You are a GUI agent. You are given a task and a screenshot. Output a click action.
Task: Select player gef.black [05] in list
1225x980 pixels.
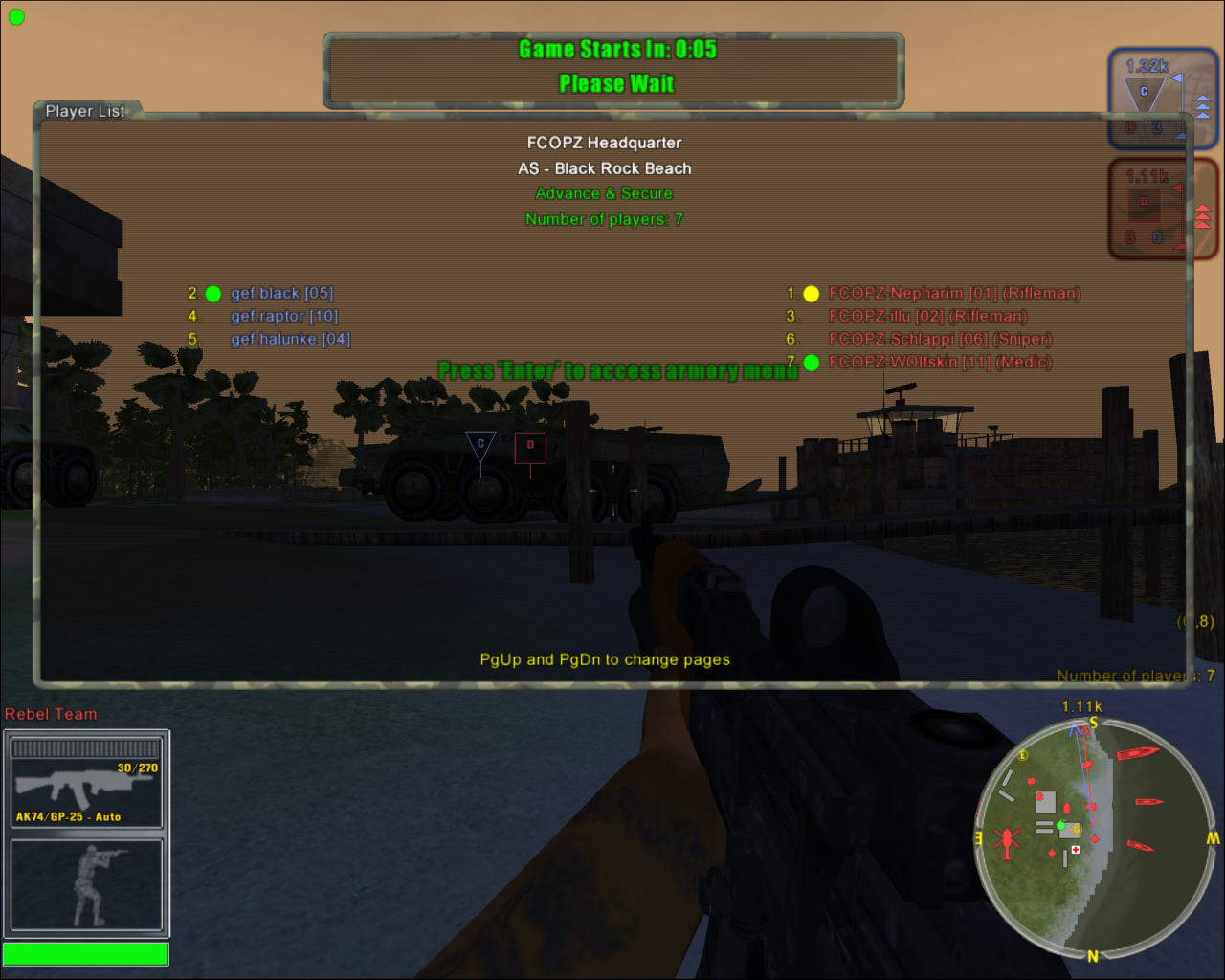click(x=281, y=294)
